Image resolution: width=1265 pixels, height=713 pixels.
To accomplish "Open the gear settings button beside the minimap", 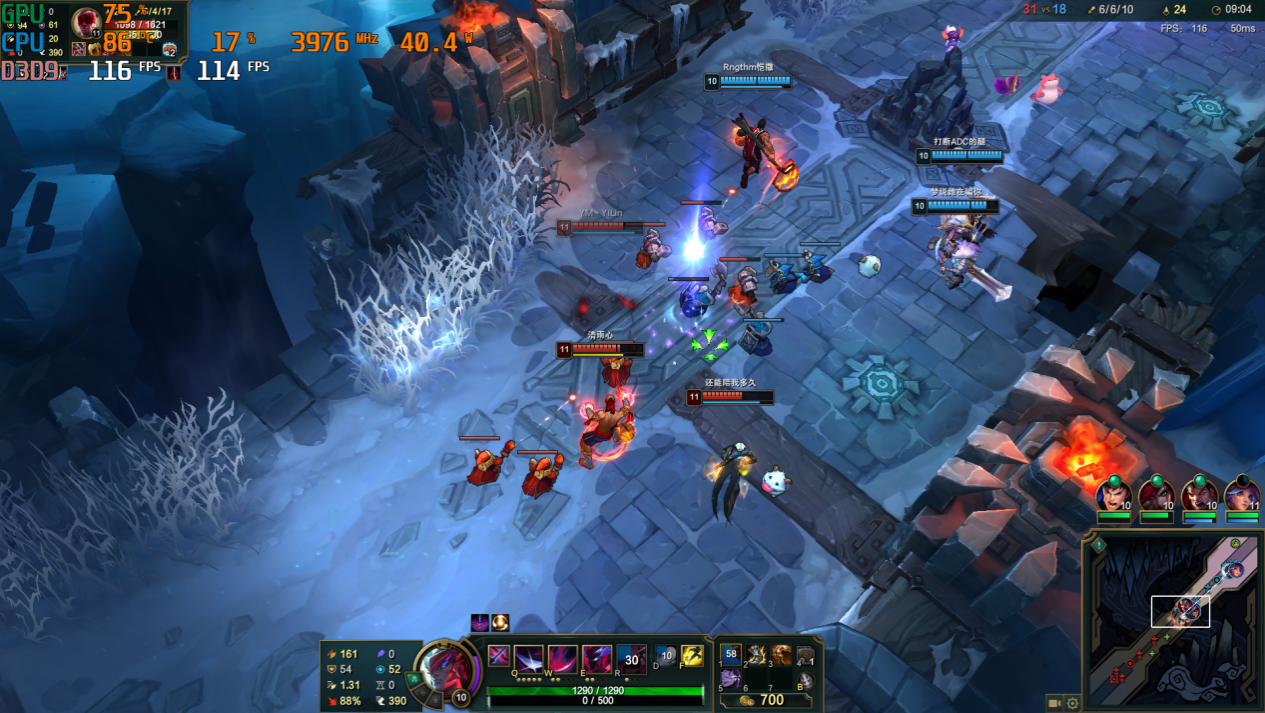I will 1073,703.
